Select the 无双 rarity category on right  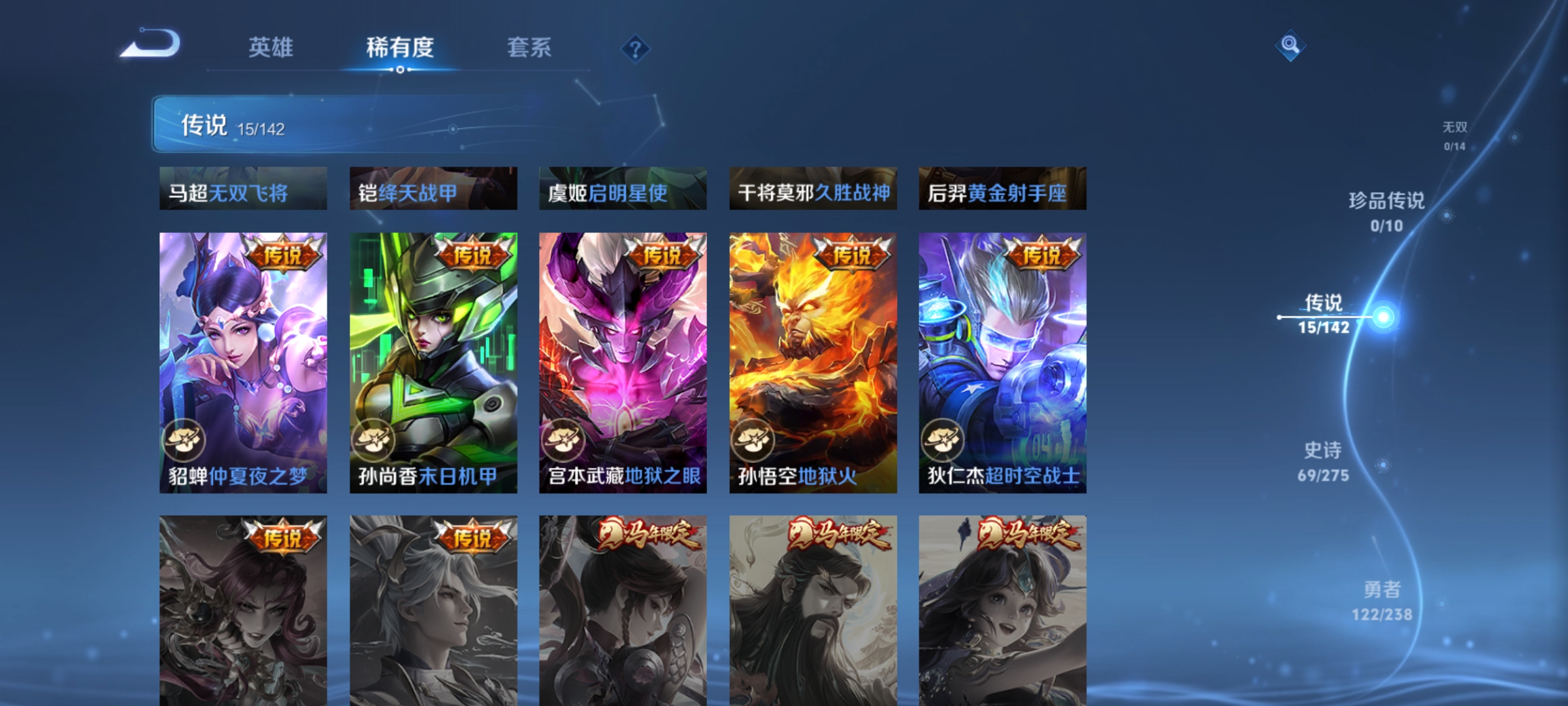1456,134
